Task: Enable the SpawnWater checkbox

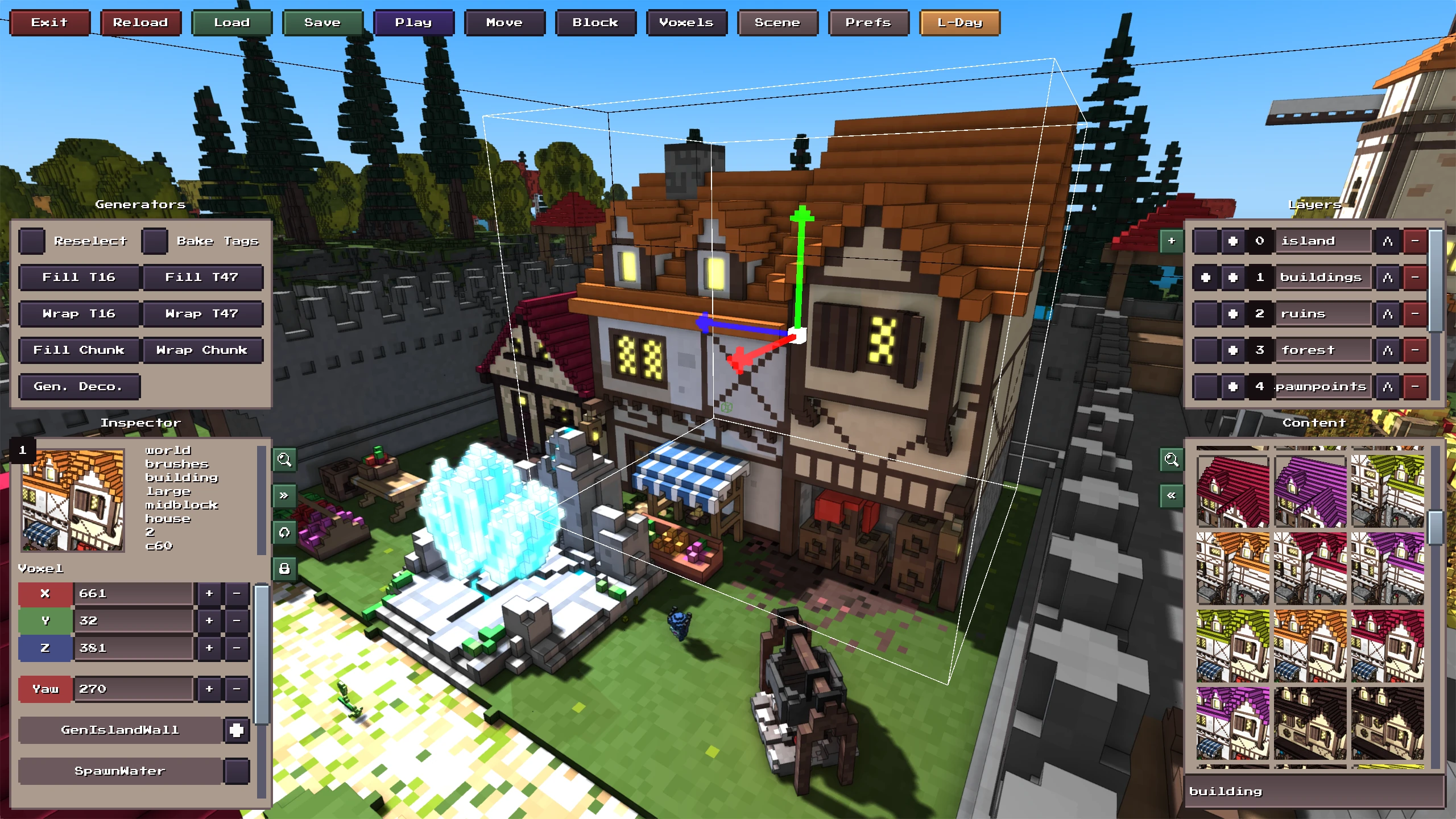Action: pos(237,771)
